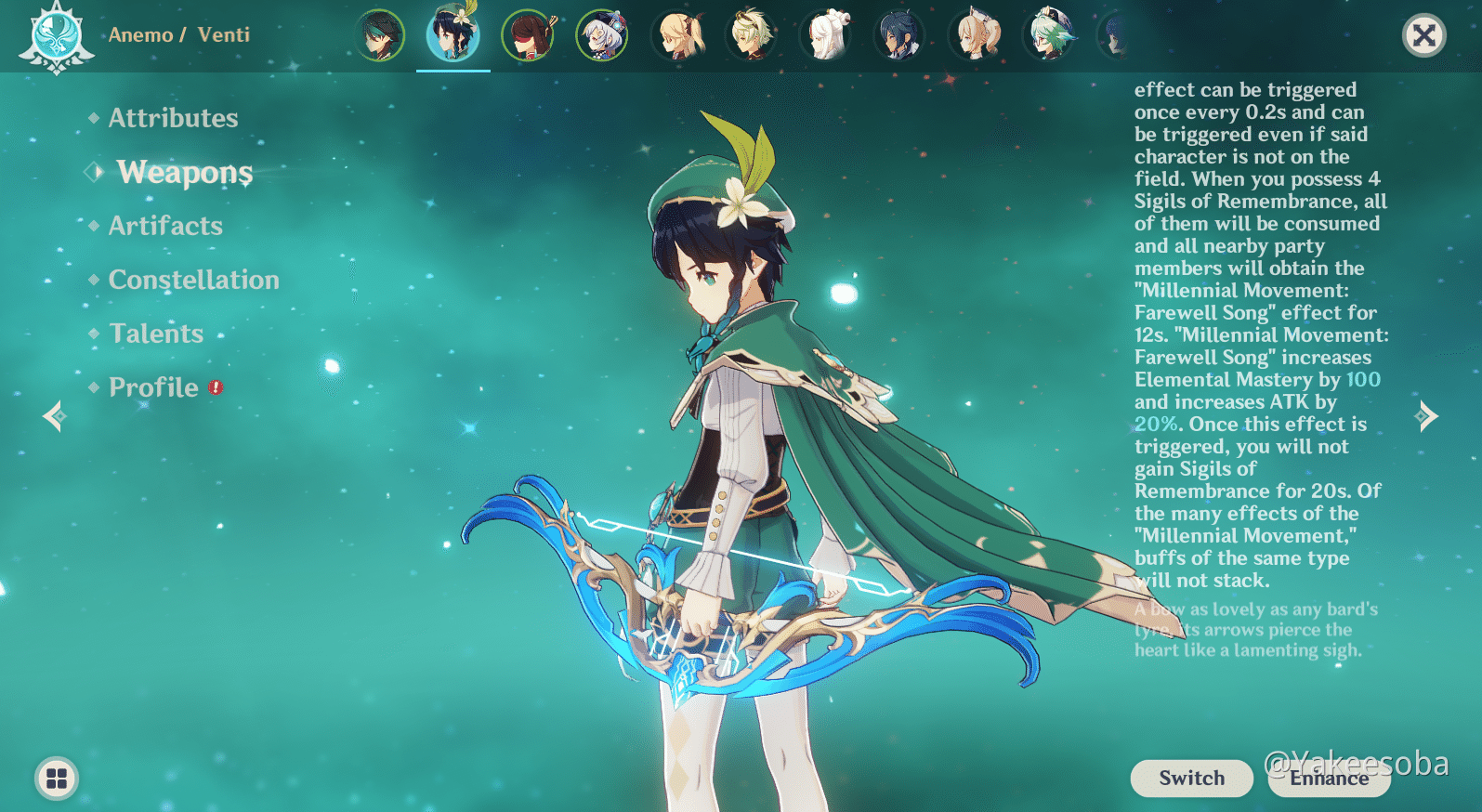Go to the Artifacts section
The height and width of the screenshot is (812, 1482).
point(165,226)
